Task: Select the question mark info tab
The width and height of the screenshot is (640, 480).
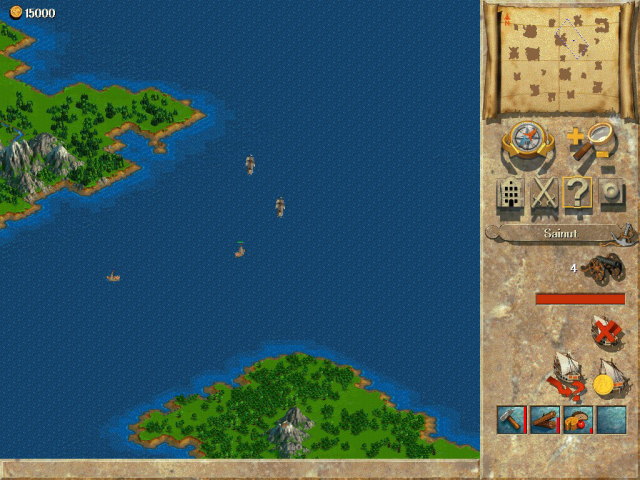Action: pyautogui.click(x=577, y=193)
